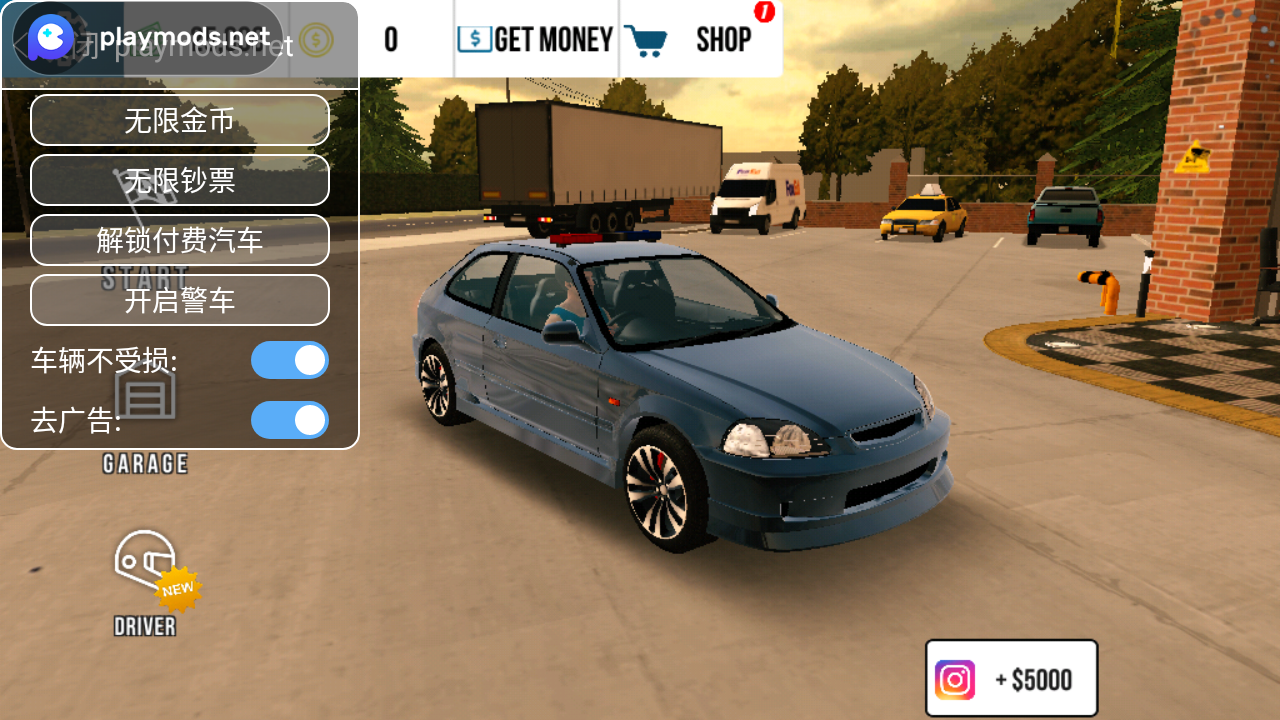Toggle the 去广告 switch

290,420
